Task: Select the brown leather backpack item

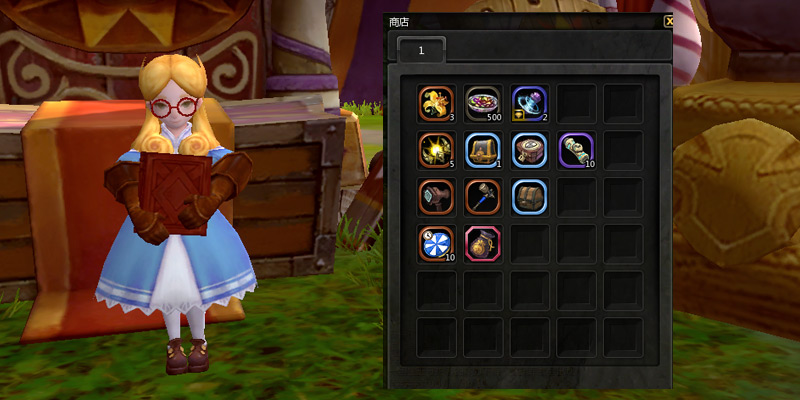Action: point(530,196)
